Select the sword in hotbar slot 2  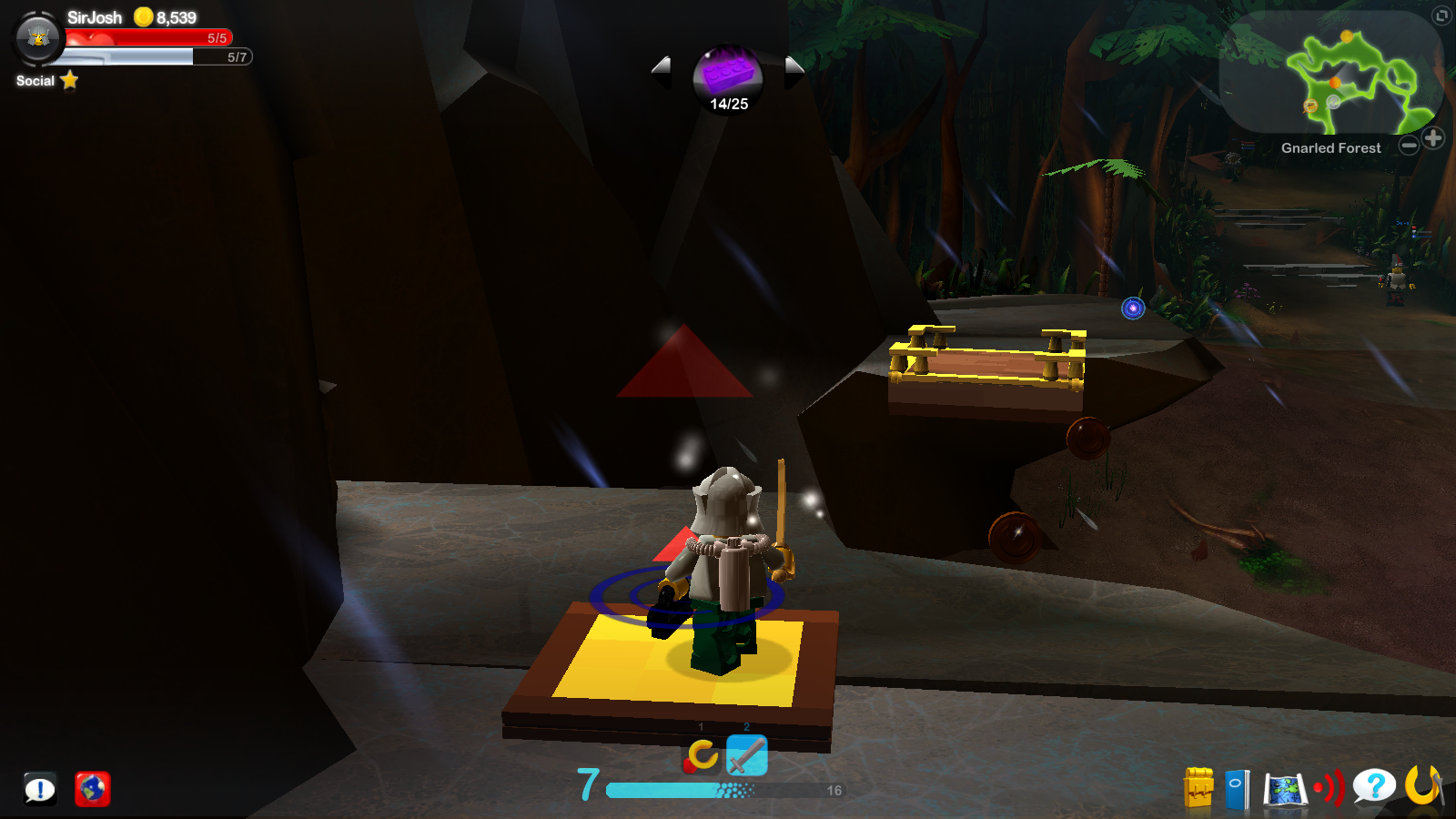coord(745,755)
